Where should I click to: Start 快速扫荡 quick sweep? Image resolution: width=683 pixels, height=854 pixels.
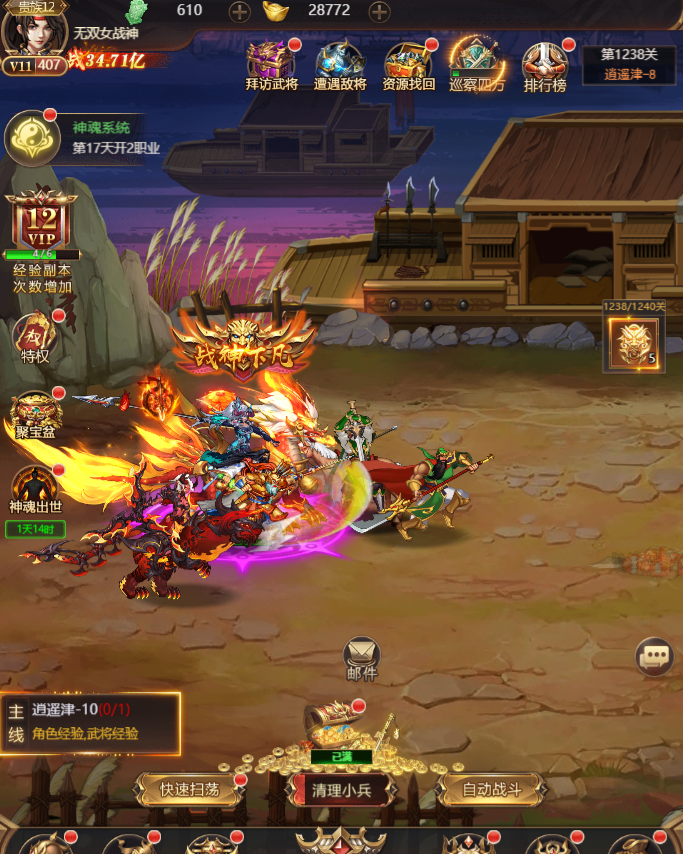coord(190,789)
